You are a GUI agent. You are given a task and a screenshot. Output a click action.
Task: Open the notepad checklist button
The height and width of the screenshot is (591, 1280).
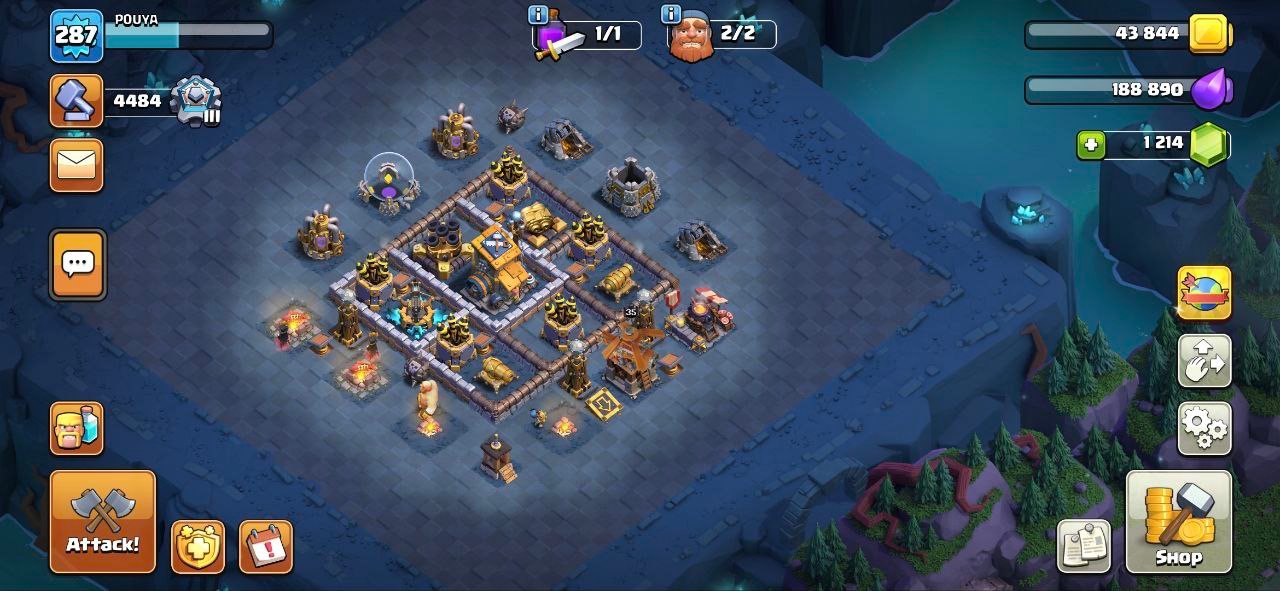pyautogui.click(x=1084, y=546)
